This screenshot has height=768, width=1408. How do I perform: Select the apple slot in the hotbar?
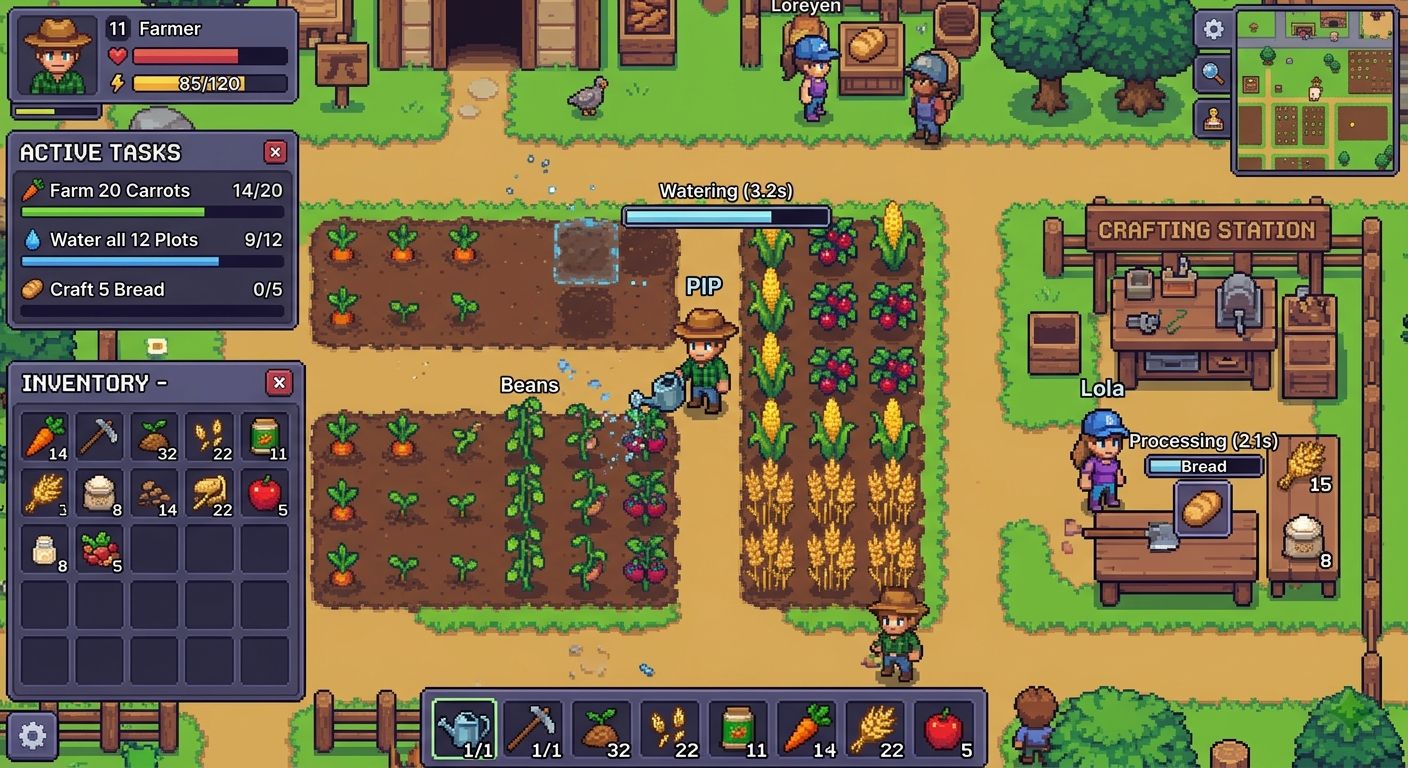(x=946, y=729)
